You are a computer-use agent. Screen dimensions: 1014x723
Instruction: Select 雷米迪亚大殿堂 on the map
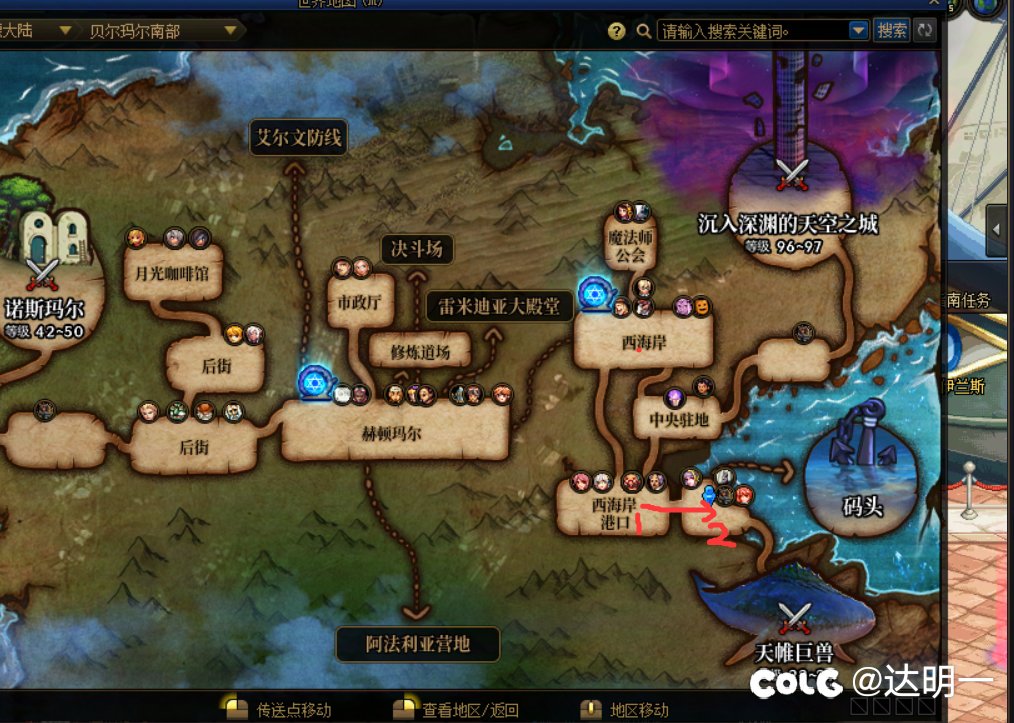click(500, 306)
